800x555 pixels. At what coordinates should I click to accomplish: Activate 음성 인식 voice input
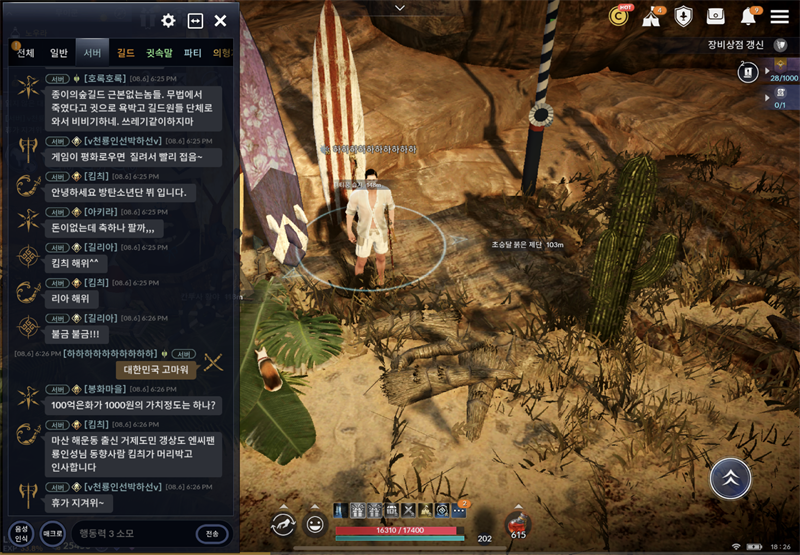click(x=20, y=533)
